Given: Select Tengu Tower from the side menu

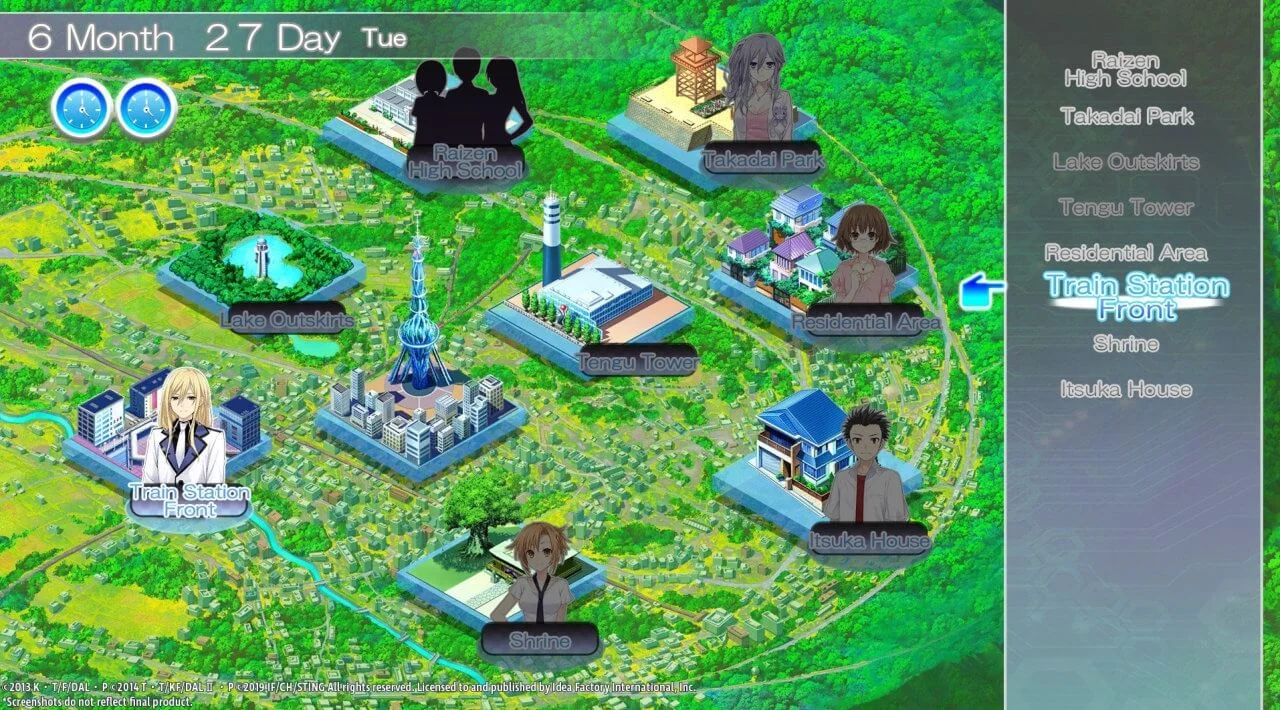Looking at the screenshot, I should click(x=1126, y=207).
